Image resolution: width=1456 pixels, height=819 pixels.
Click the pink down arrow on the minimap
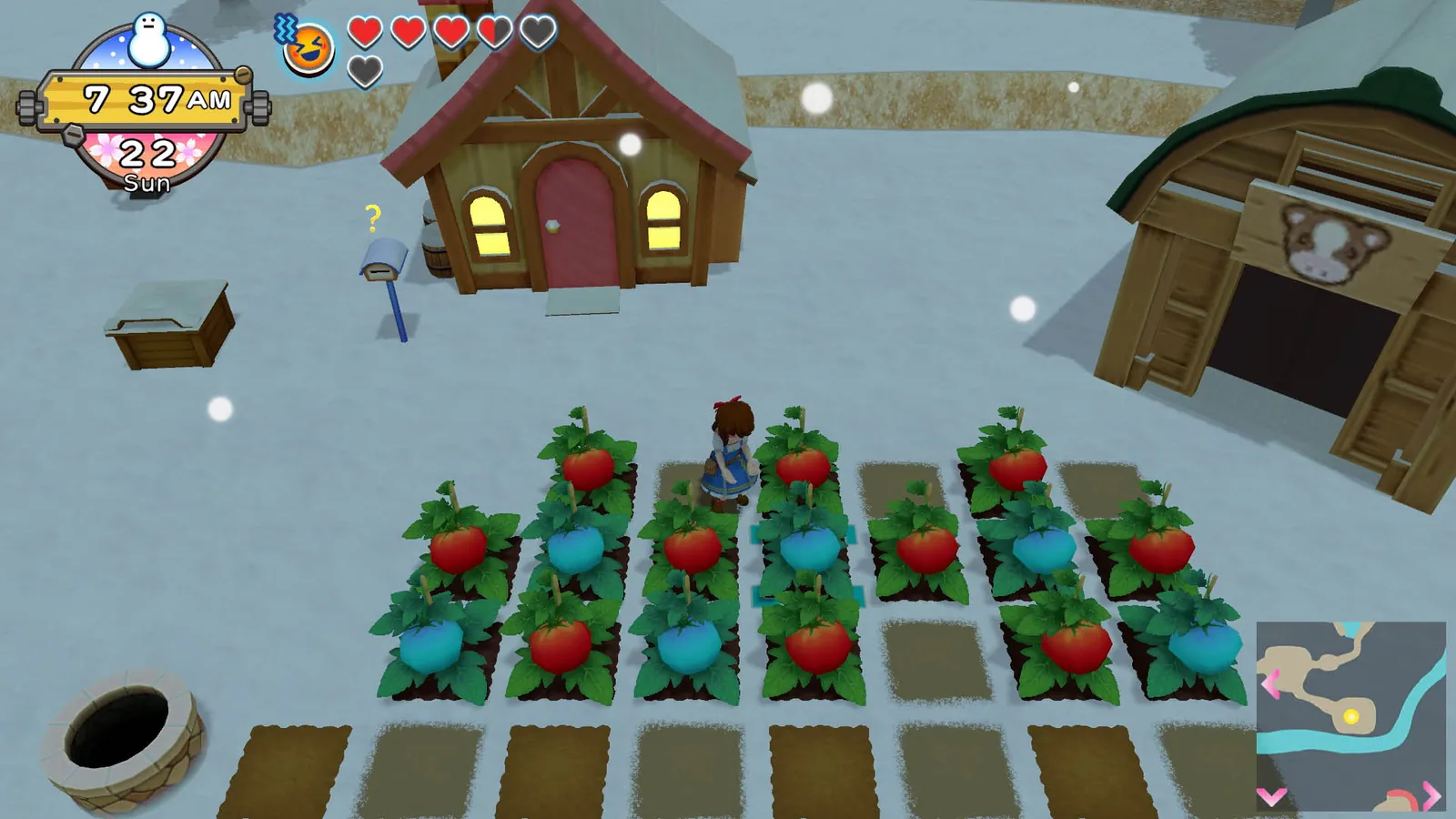coord(1270,795)
